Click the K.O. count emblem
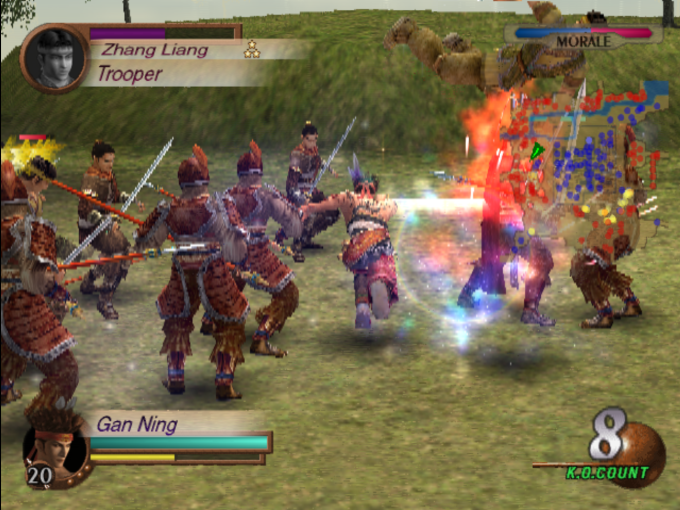This screenshot has width=680, height=510. point(622,449)
